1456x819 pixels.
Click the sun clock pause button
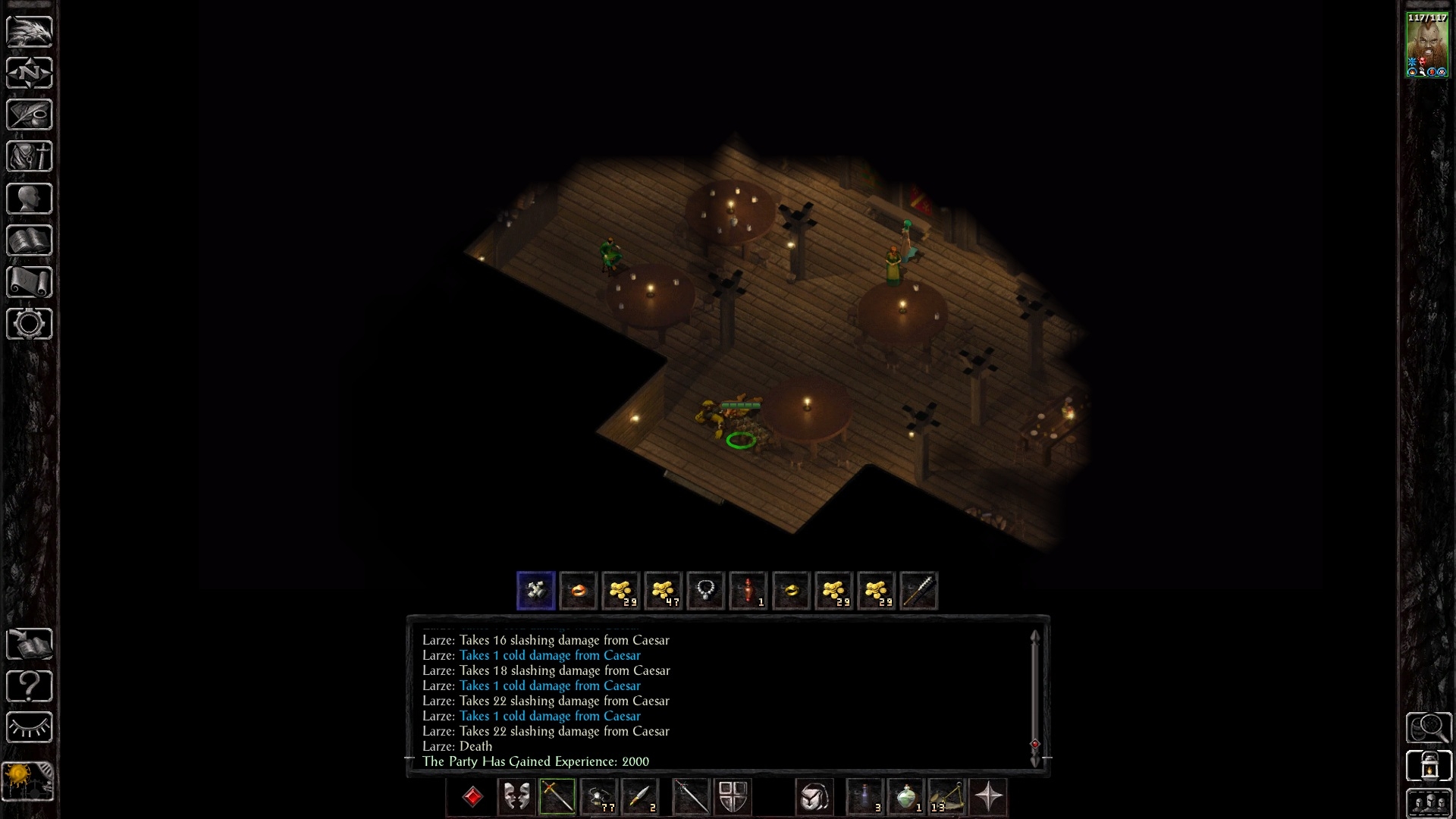[28, 781]
